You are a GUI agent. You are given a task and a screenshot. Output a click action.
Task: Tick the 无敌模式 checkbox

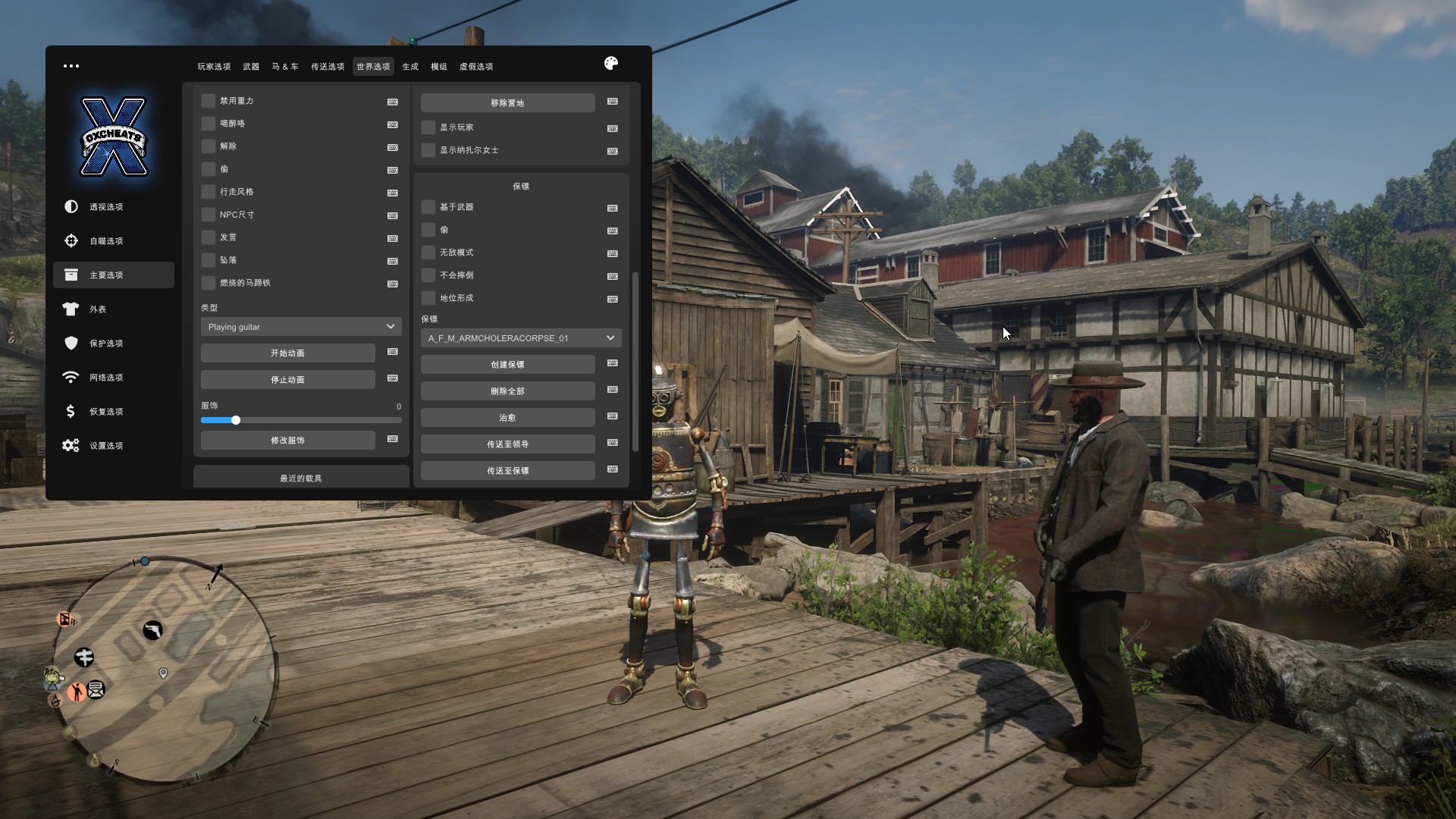pos(428,253)
